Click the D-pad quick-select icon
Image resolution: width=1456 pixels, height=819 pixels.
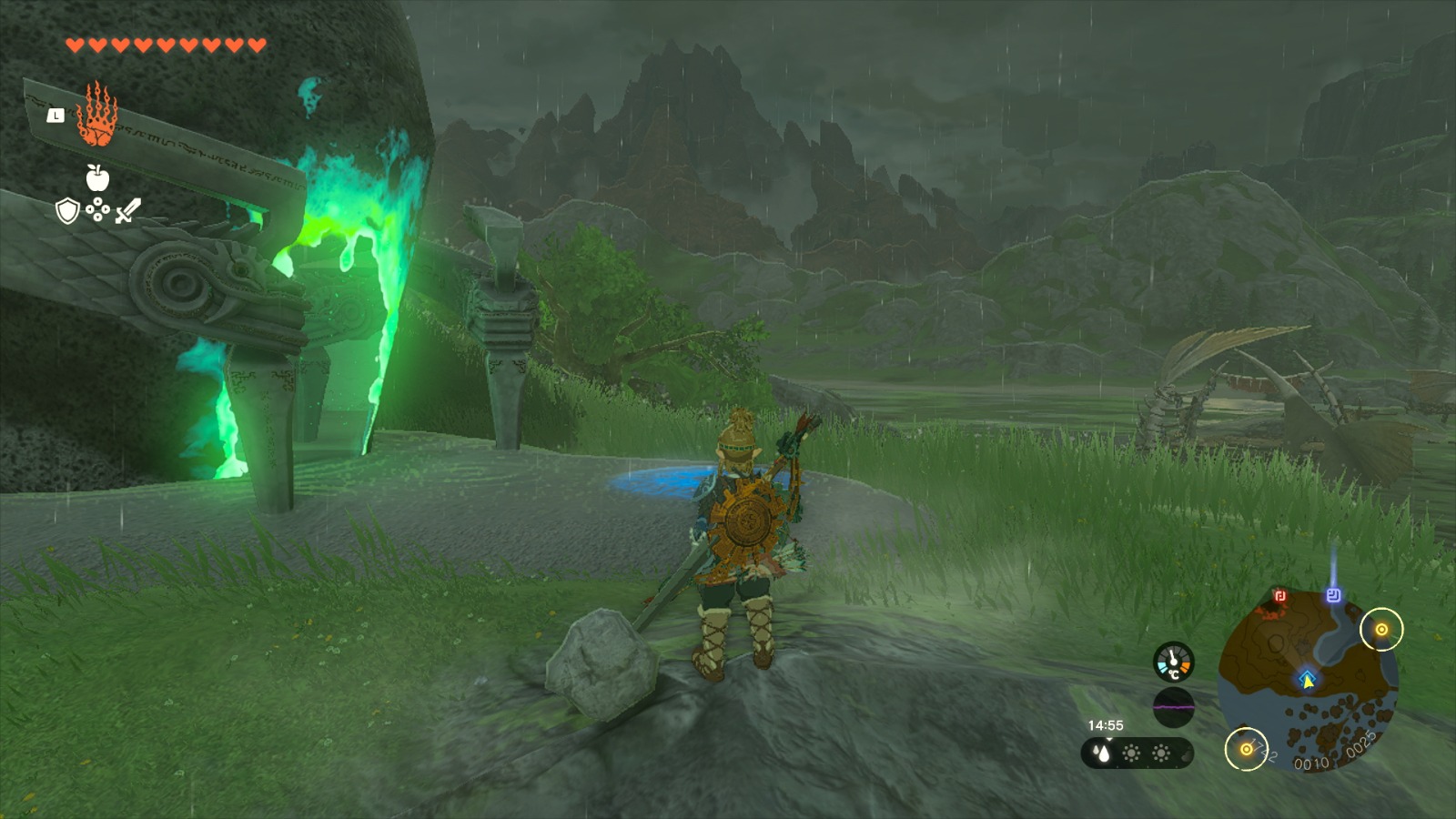pyautogui.click(x=97, y=210)
